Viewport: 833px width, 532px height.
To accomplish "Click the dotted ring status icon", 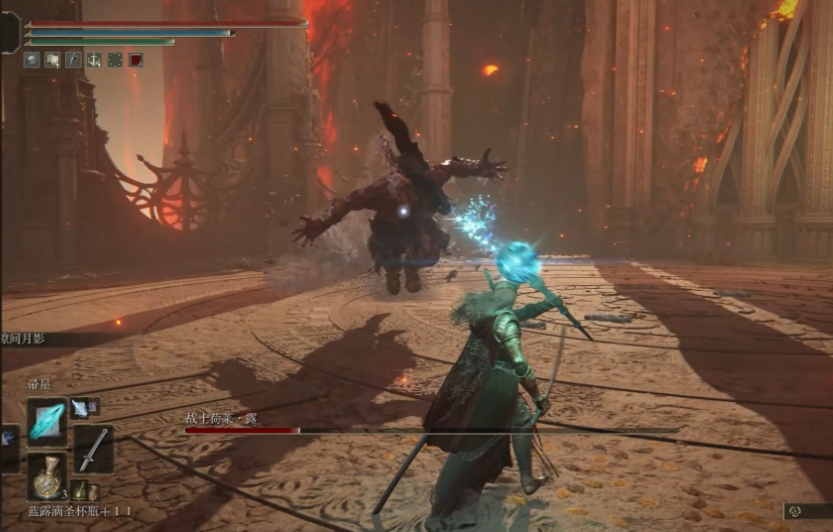I will click(x=115, y=60).
